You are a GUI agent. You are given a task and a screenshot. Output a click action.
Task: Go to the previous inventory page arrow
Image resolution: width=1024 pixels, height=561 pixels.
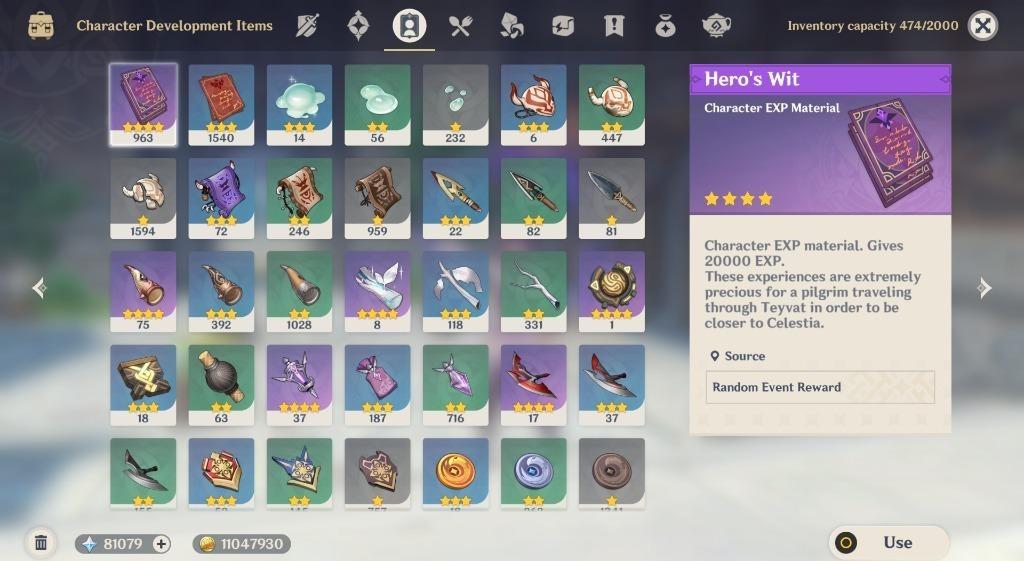[x=39, y=288]
